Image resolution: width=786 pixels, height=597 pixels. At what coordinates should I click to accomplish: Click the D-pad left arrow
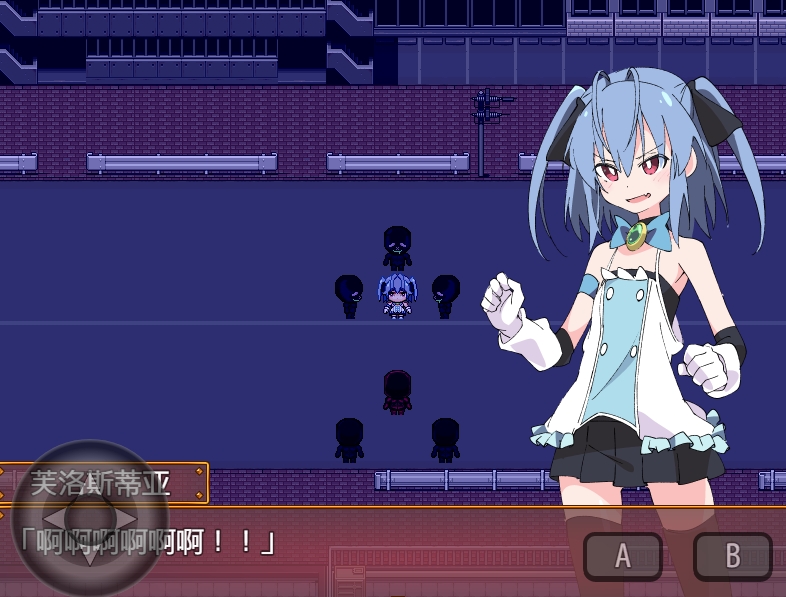pos(52,518)
